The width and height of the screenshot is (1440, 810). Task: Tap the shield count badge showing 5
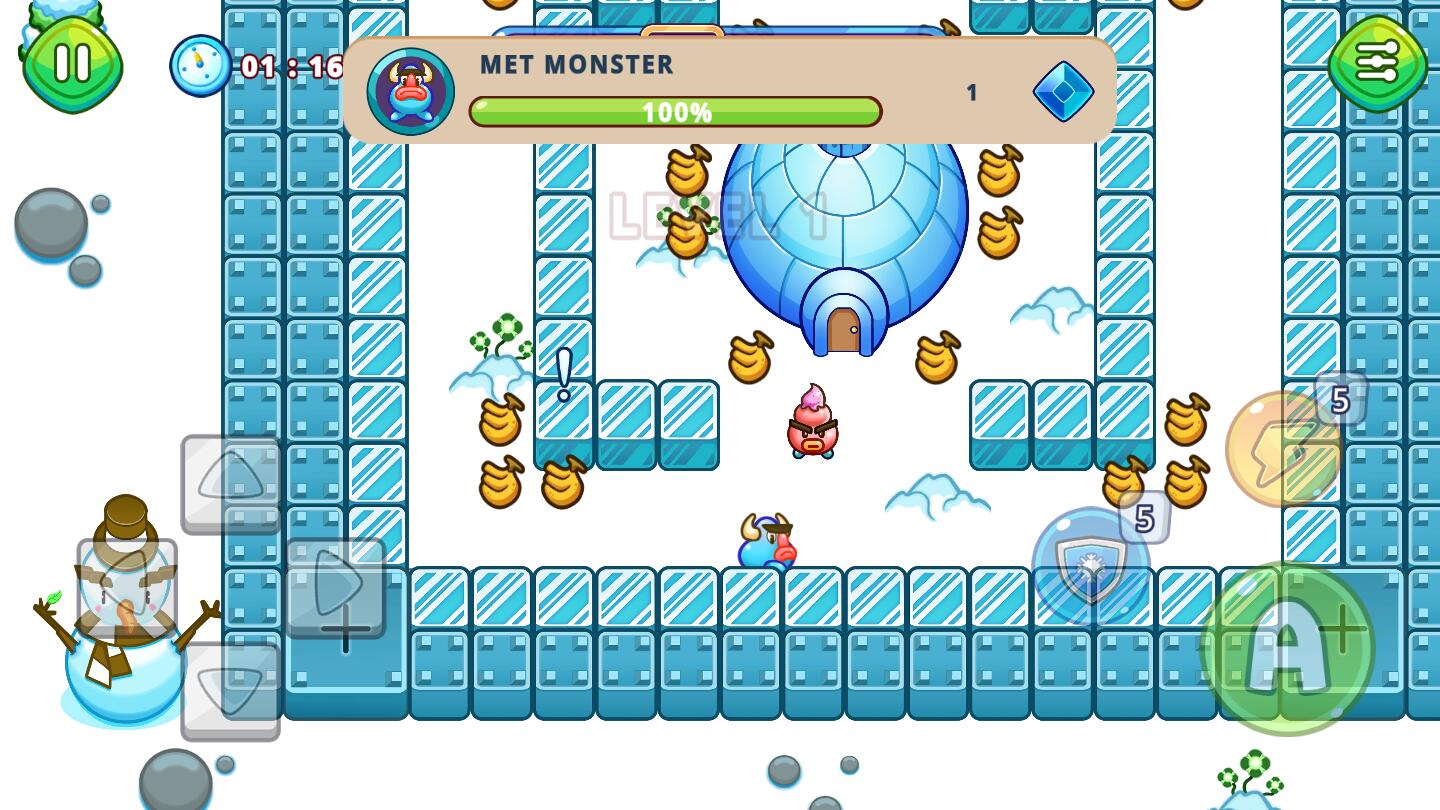[1146, 518]
